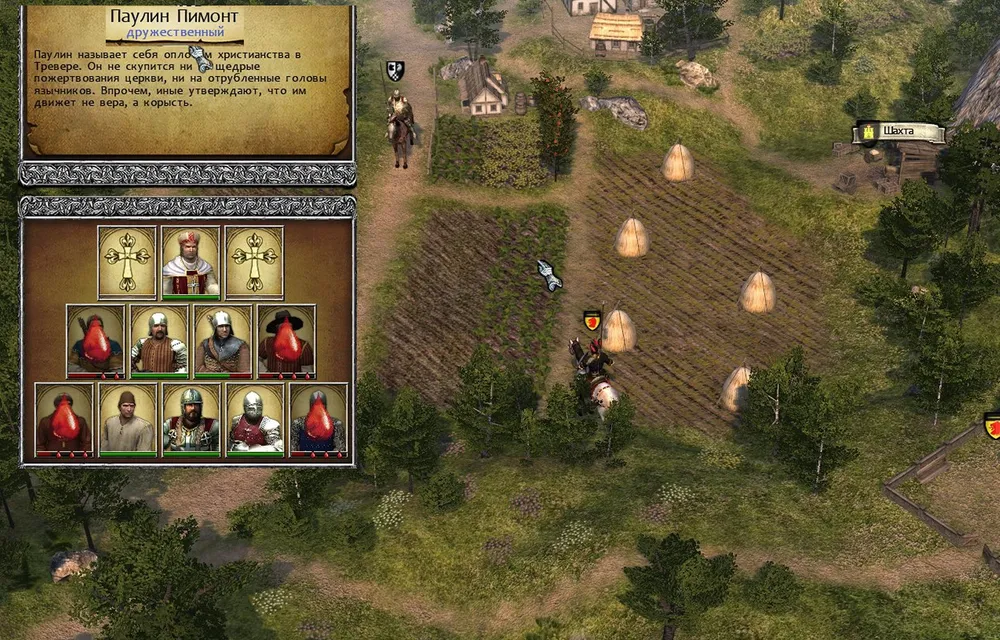This screenshot has height=640, width=1000.
Task: Pick the kettle-helmet soldier in grey armor
Action: click(x=223, y=340)
